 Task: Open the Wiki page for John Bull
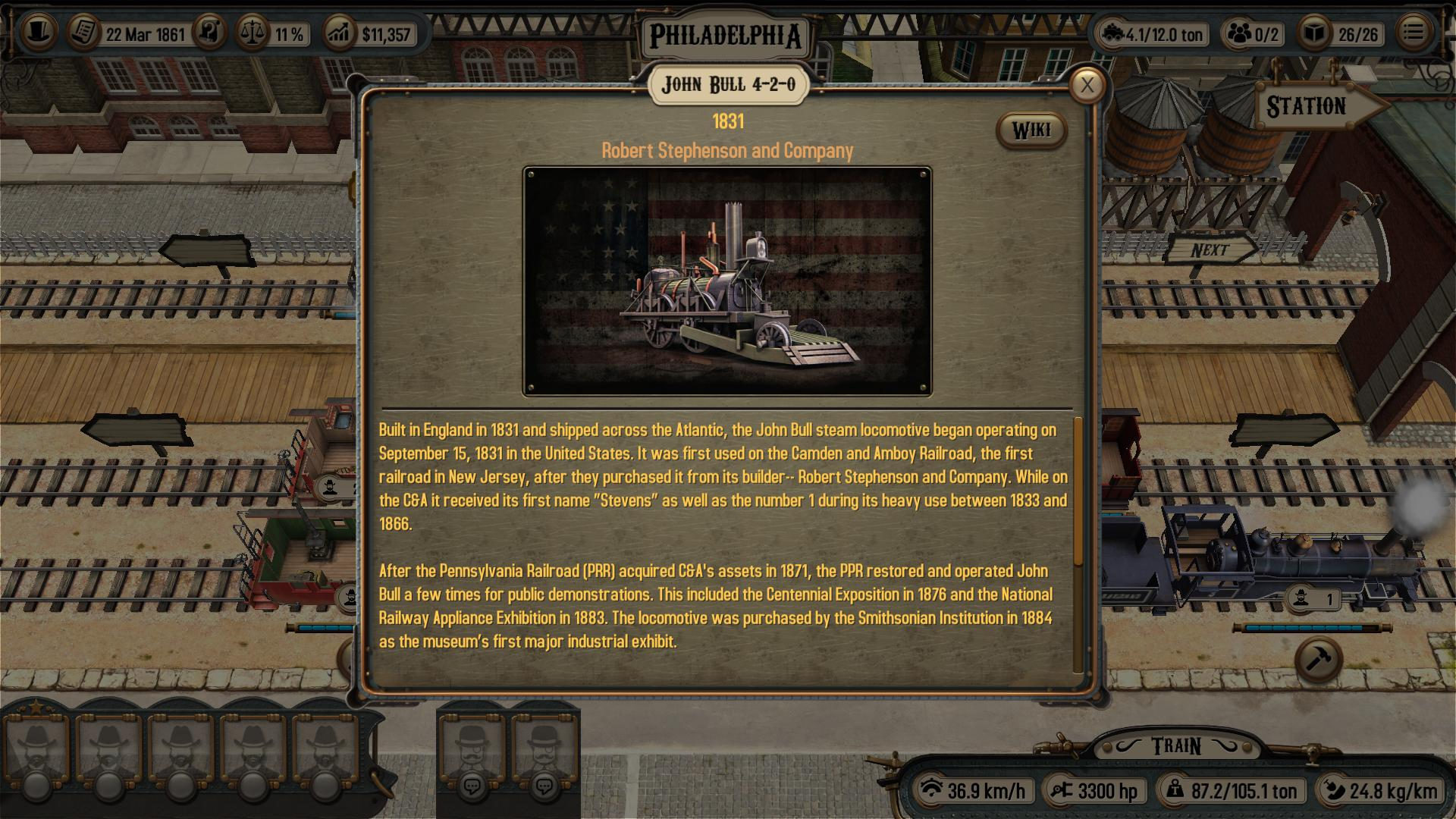(x=1032, y=129)
